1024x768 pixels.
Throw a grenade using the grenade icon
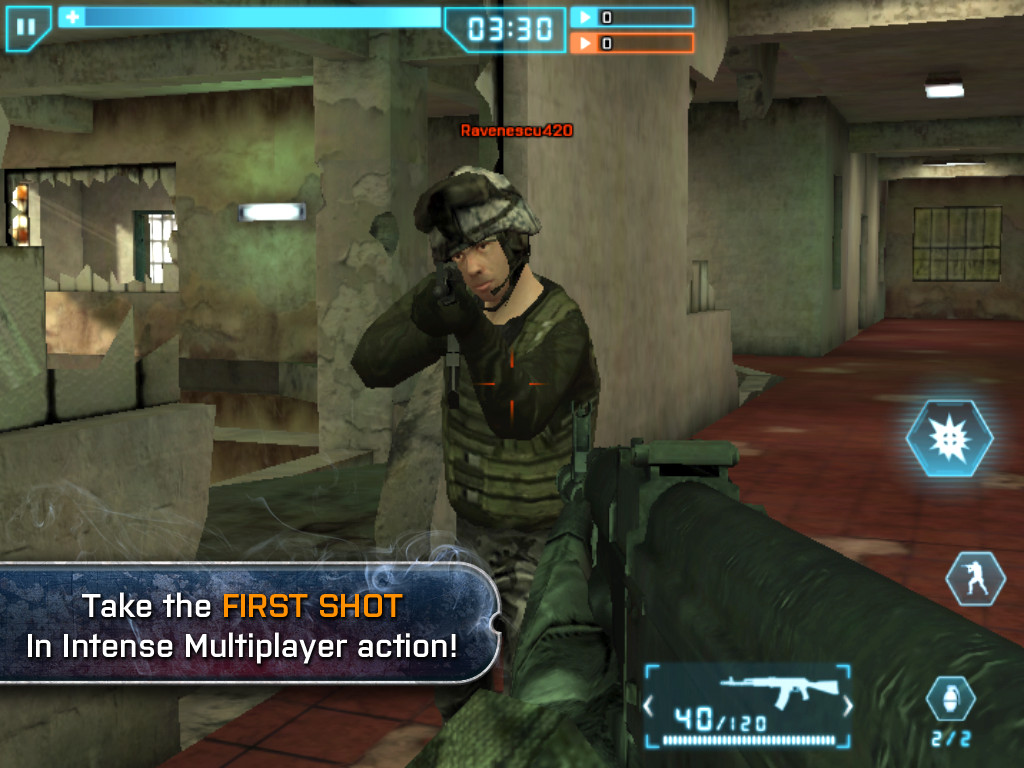pos(949,699)
